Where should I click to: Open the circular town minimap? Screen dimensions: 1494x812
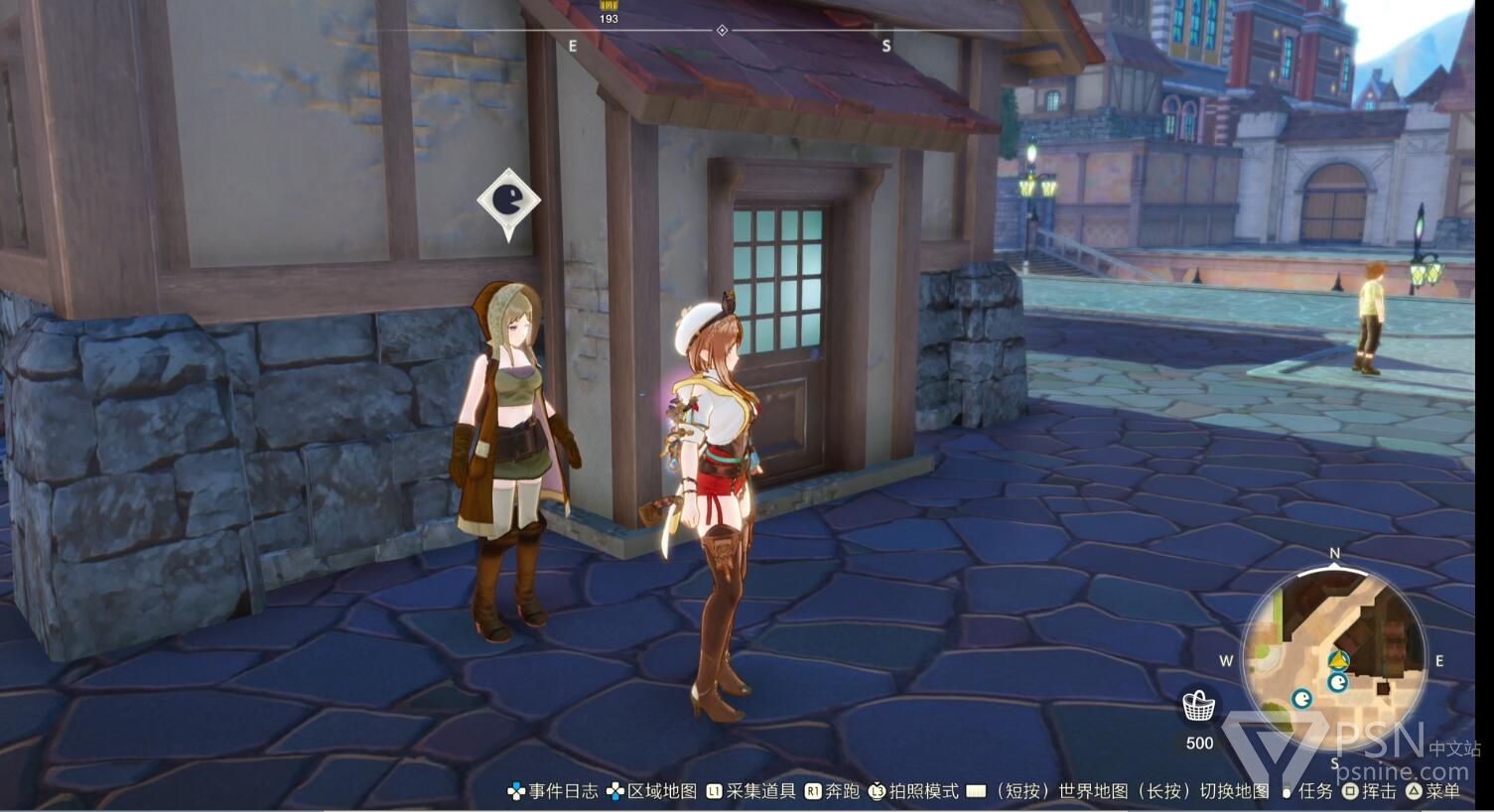click(x=1333, y=655)
